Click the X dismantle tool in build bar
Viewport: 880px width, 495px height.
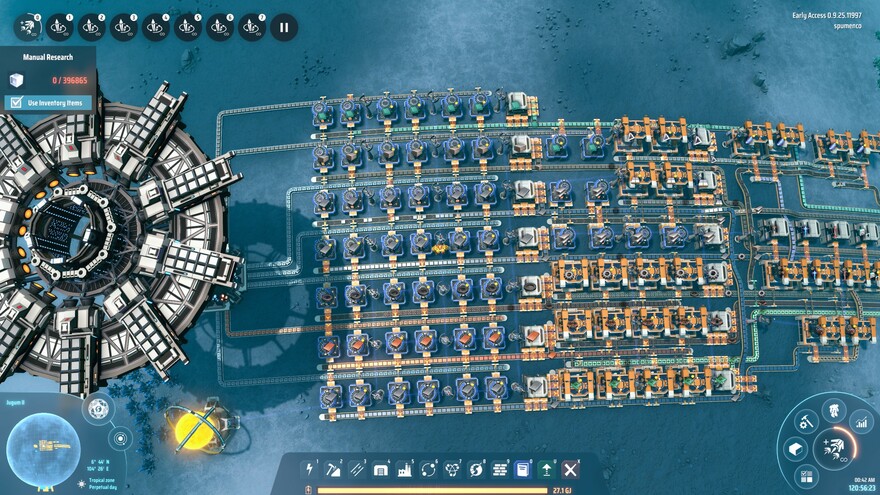click(x=571, y=468)
